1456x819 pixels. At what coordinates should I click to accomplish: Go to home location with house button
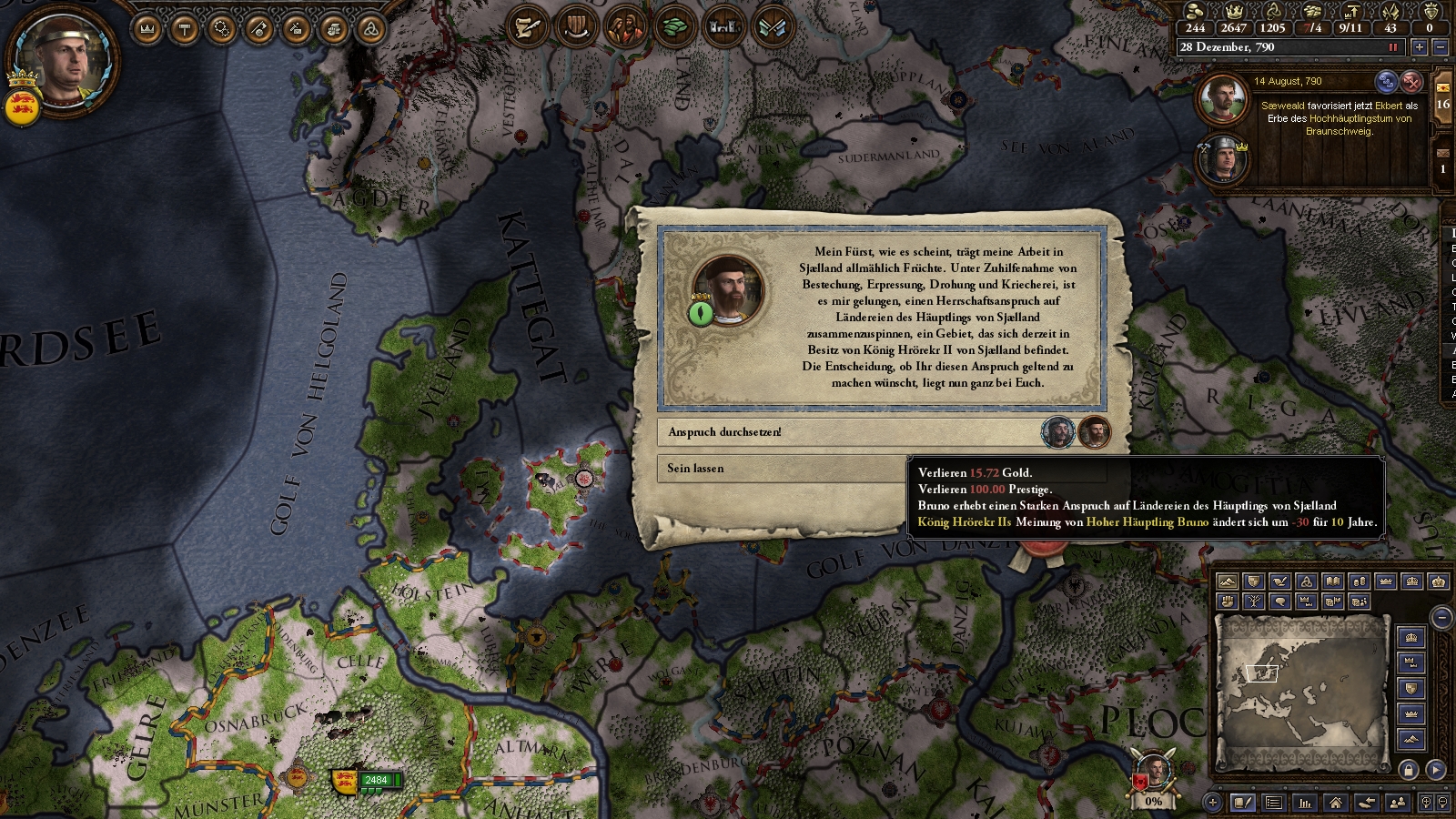[x=1335, y=803]
